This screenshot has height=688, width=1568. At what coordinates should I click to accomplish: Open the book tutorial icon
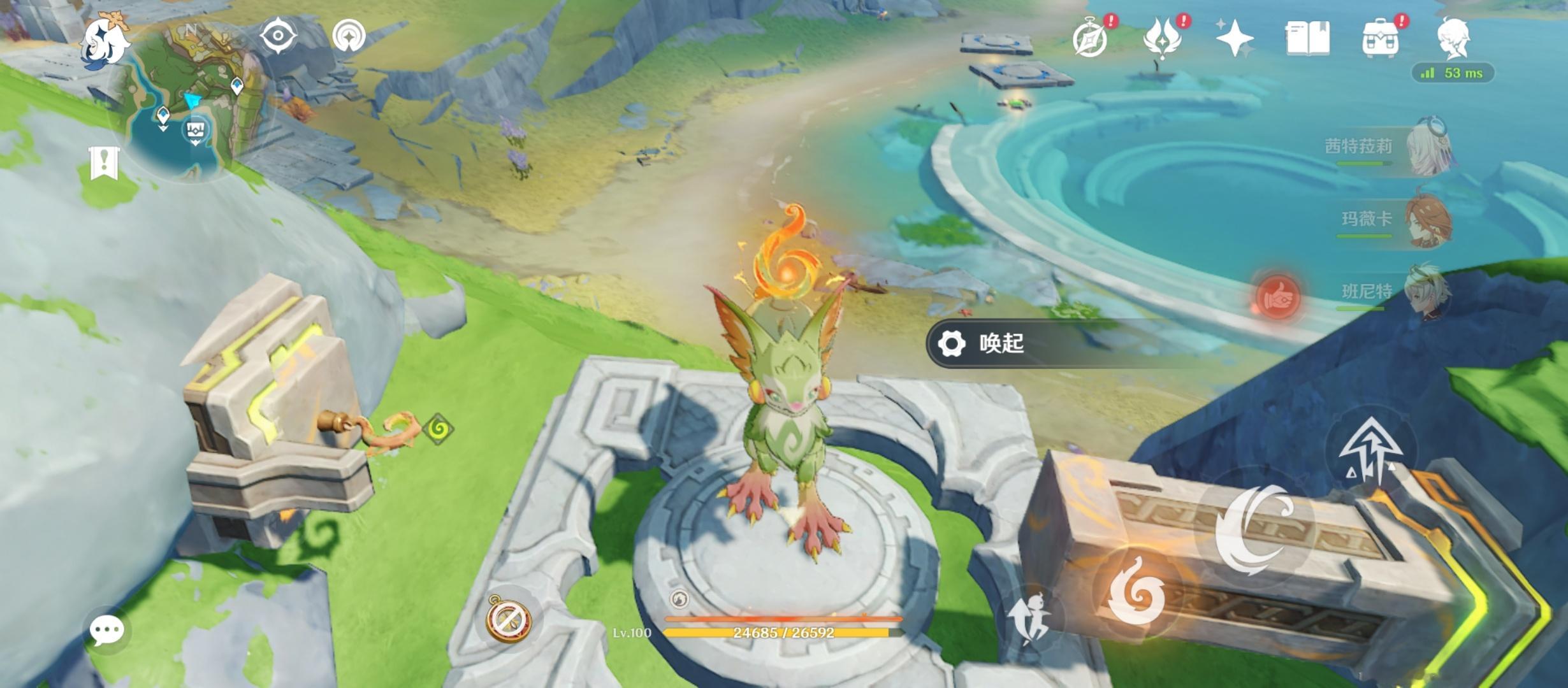tap(1307, 38)
